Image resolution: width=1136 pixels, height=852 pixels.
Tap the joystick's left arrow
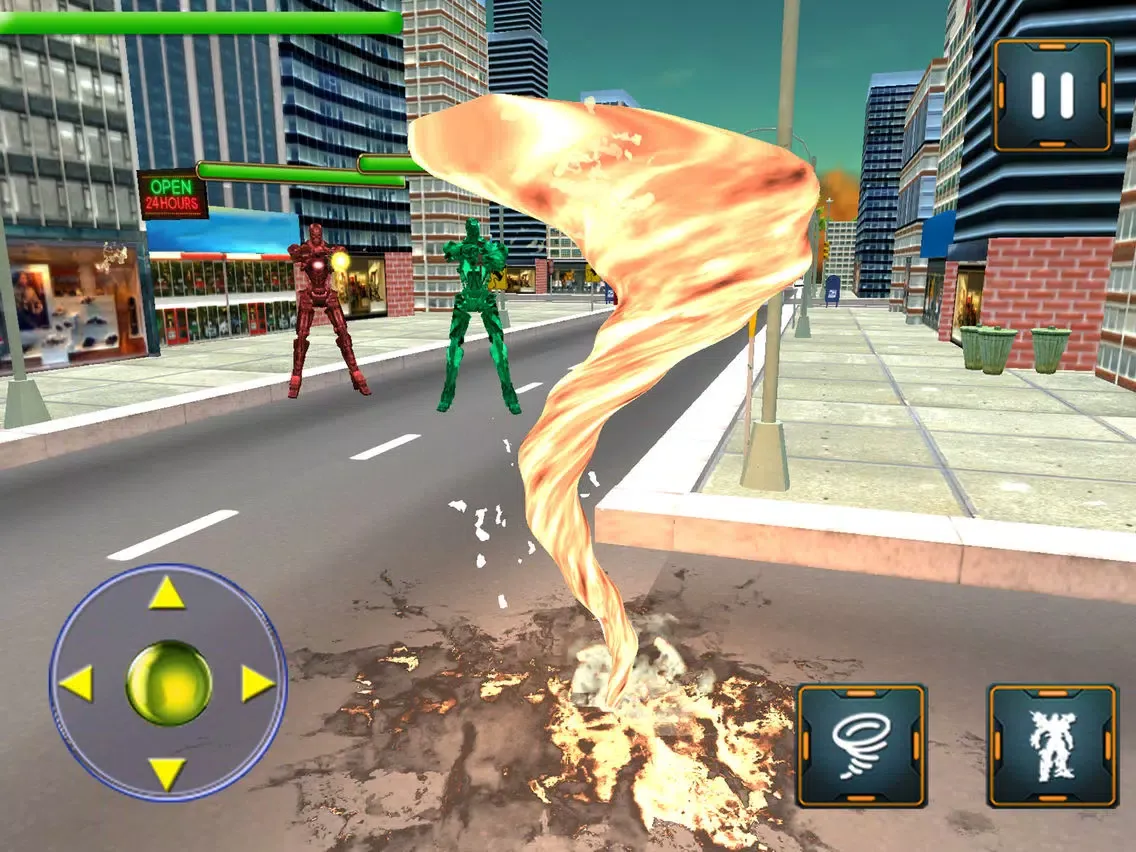pyautogui.click(x=76, y=684)
